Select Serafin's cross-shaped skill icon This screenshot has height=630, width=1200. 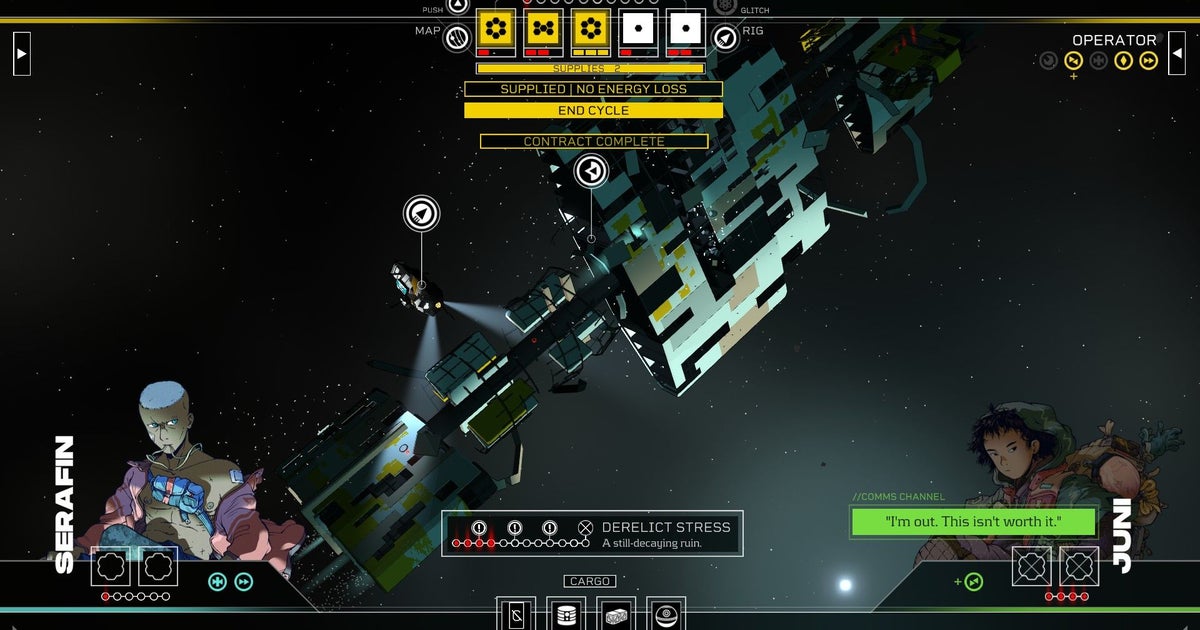click(217, 582)
